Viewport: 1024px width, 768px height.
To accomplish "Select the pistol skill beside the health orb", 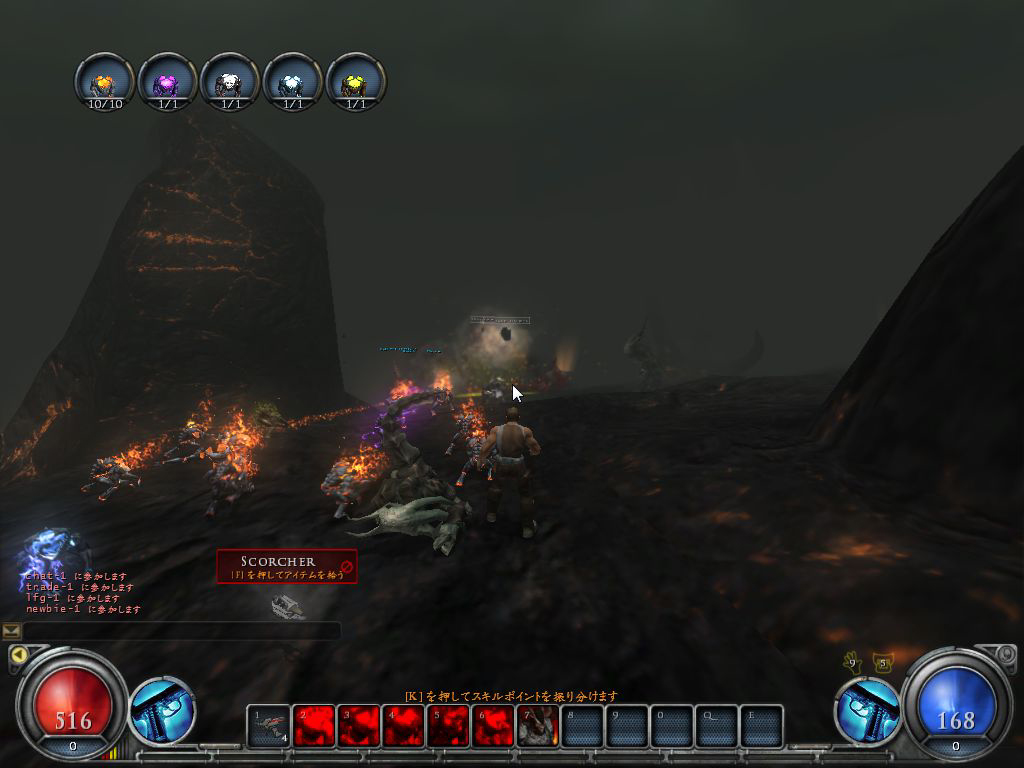I will 161,711.
